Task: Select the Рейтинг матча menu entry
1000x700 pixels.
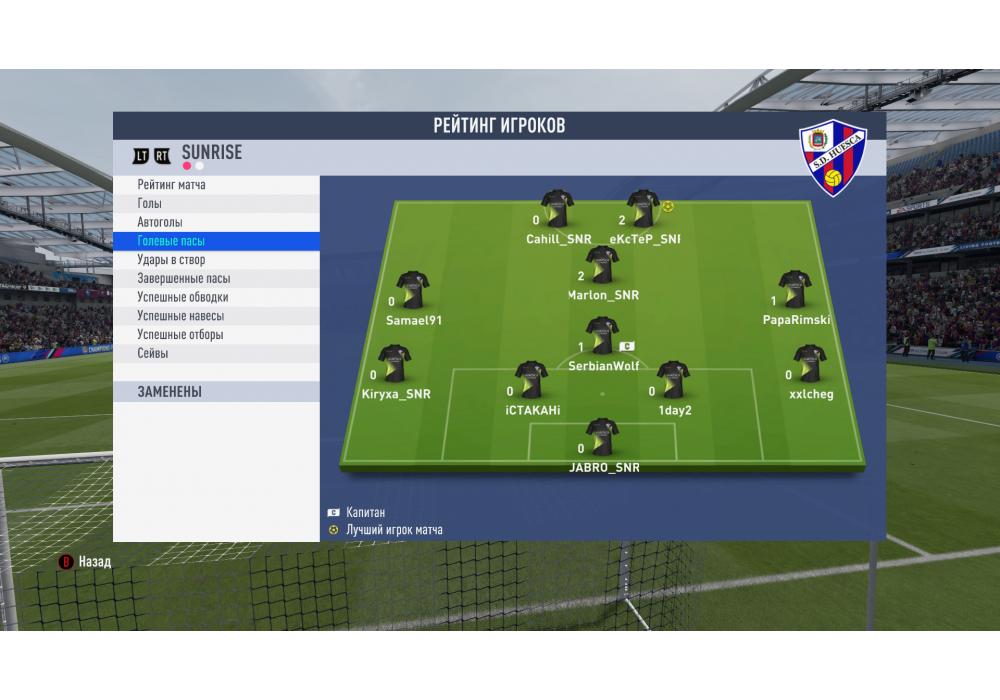Action: (x=172, y=185)
